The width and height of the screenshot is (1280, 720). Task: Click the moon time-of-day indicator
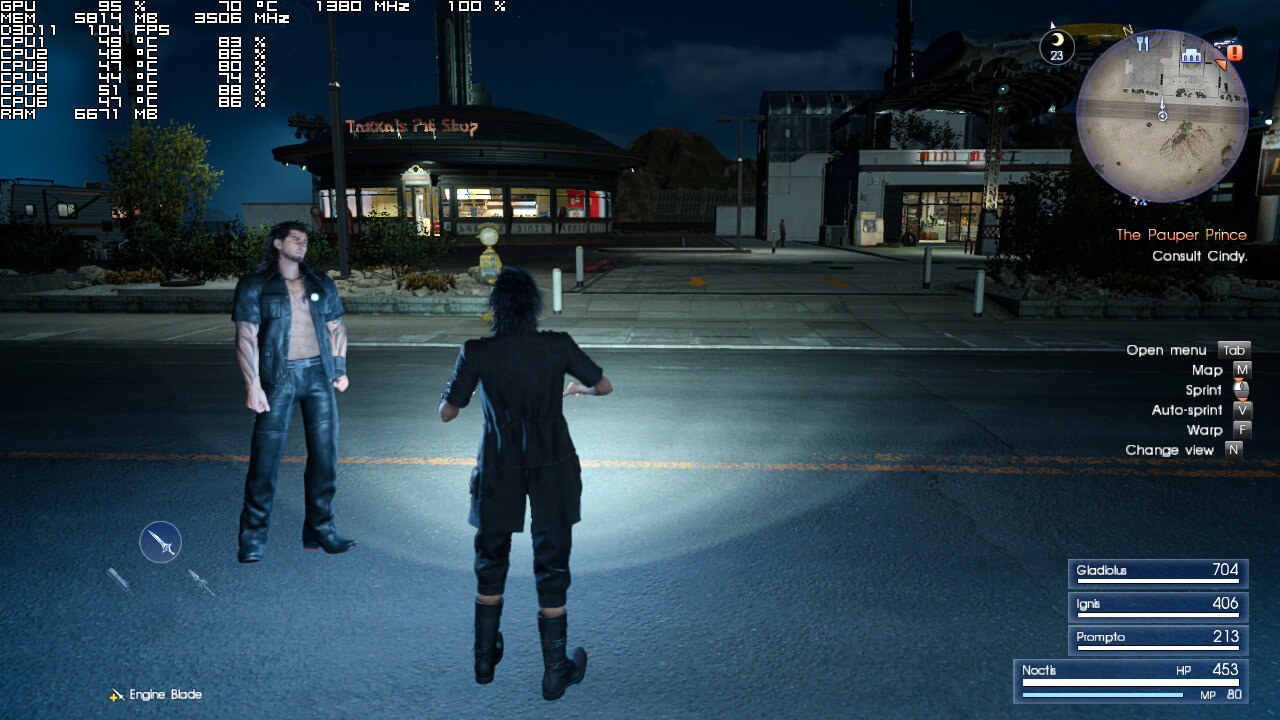click(1057, 47)
